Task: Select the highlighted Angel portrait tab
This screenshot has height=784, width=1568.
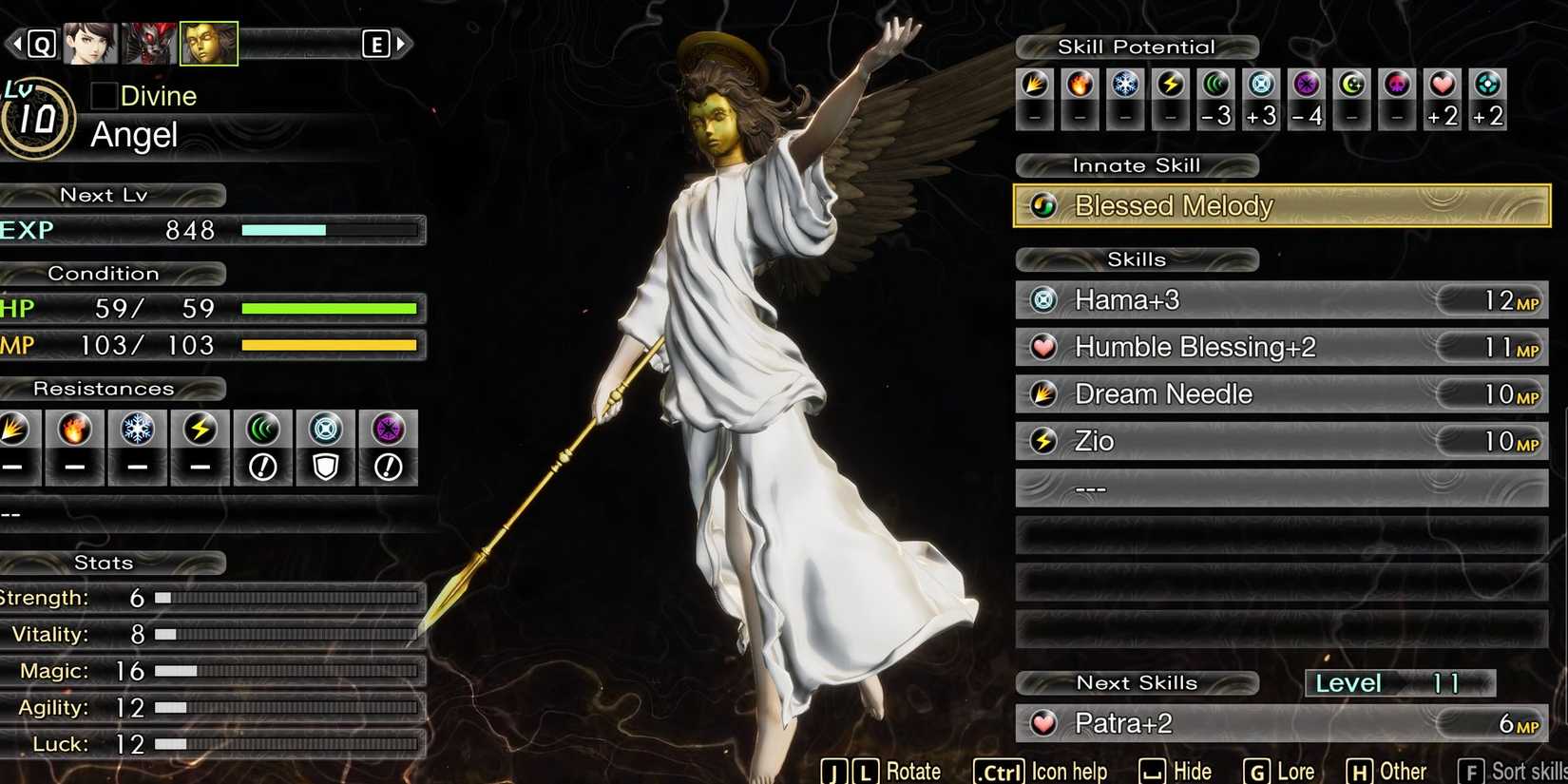Action: (x=208, y=43)
